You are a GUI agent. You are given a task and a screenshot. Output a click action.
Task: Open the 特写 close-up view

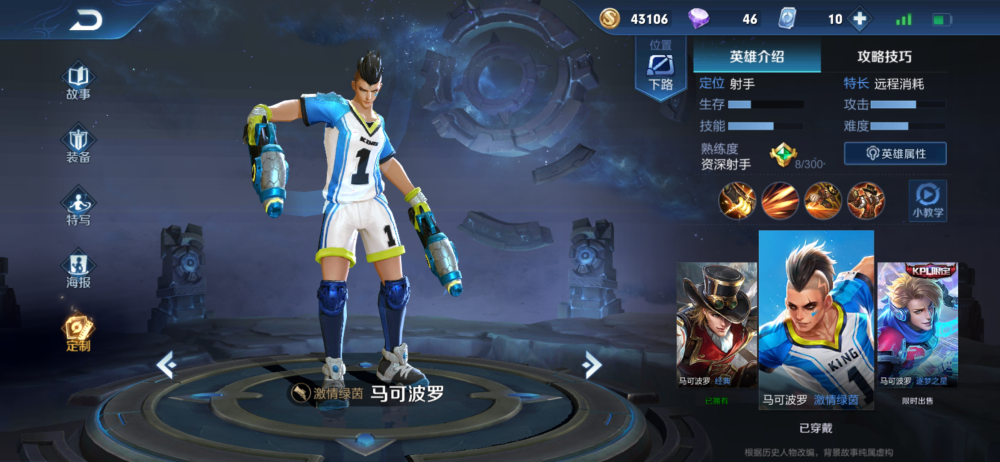pos(78,206)
